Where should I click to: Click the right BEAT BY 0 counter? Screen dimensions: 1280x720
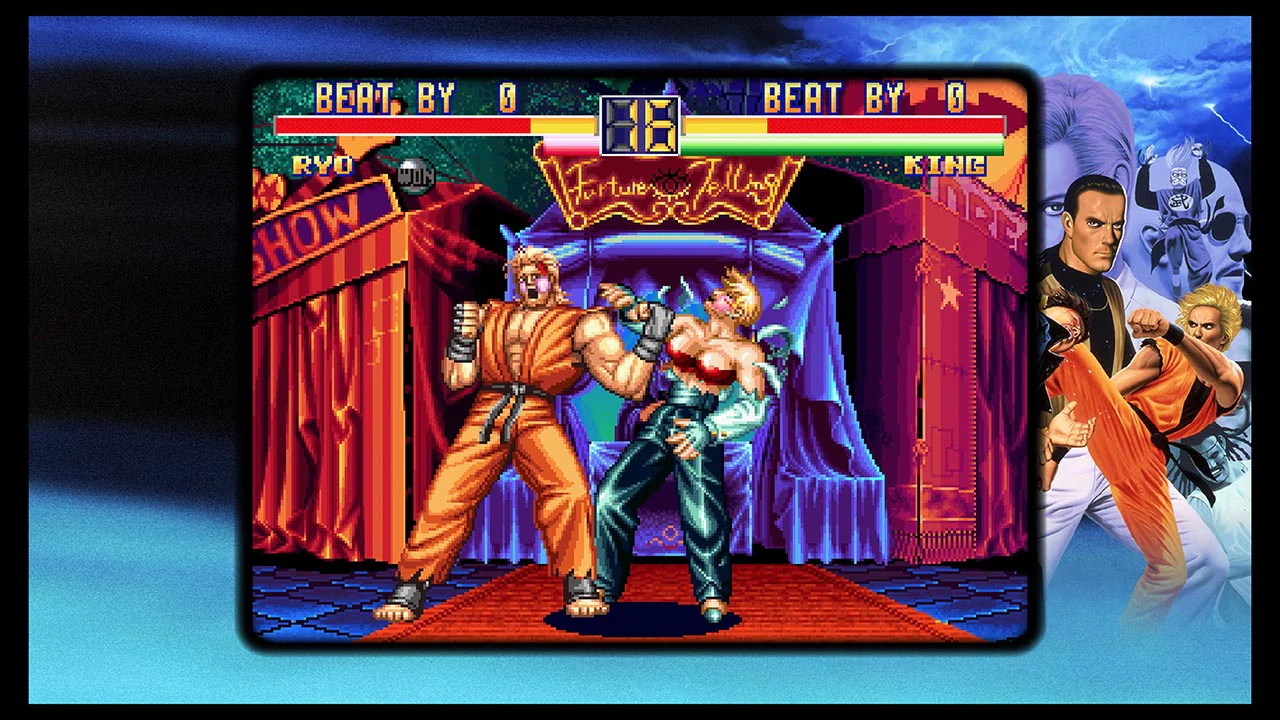pos(860,99)
